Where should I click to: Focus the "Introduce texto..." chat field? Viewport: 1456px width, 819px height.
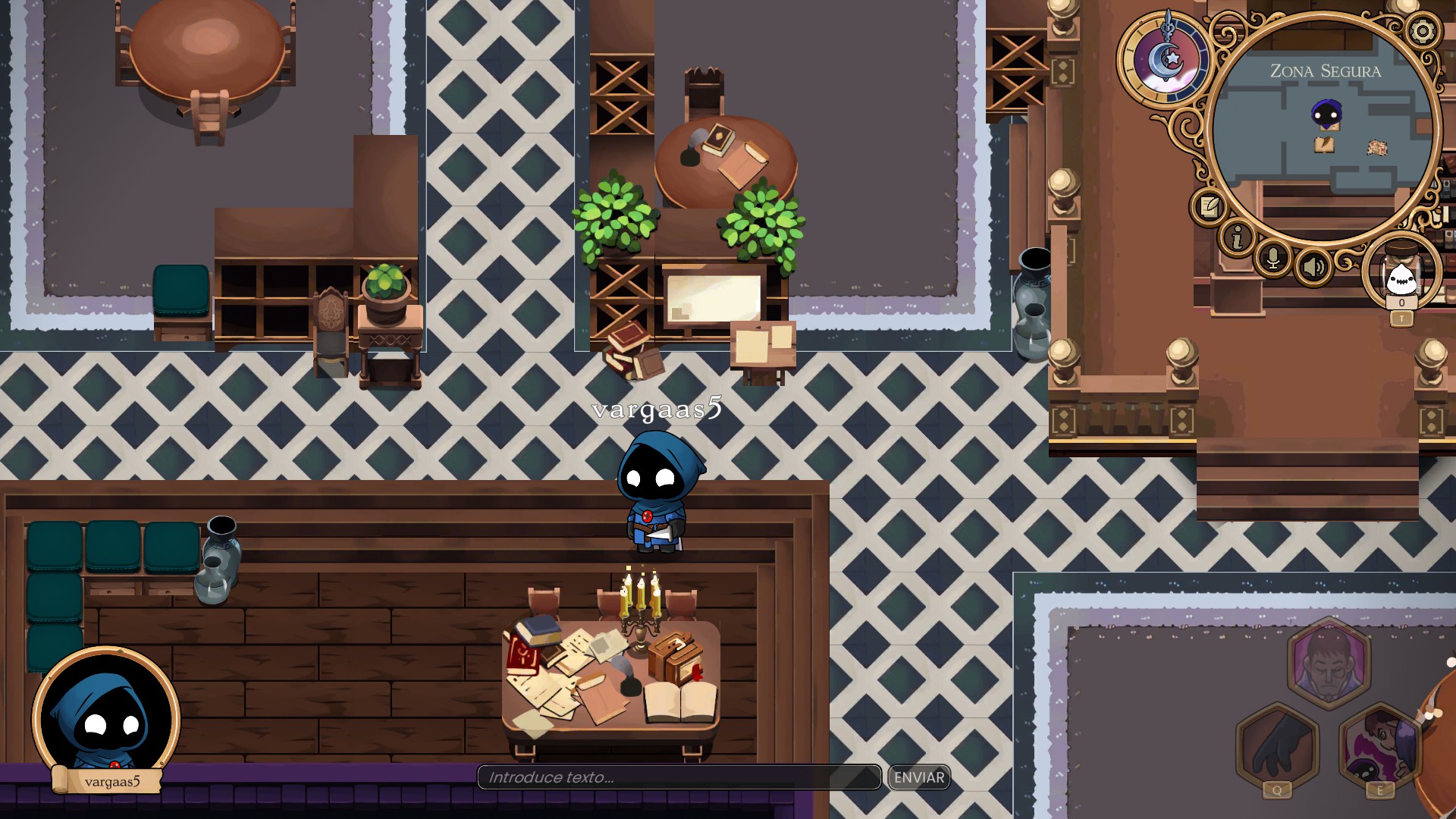click(x=679, y=777)
